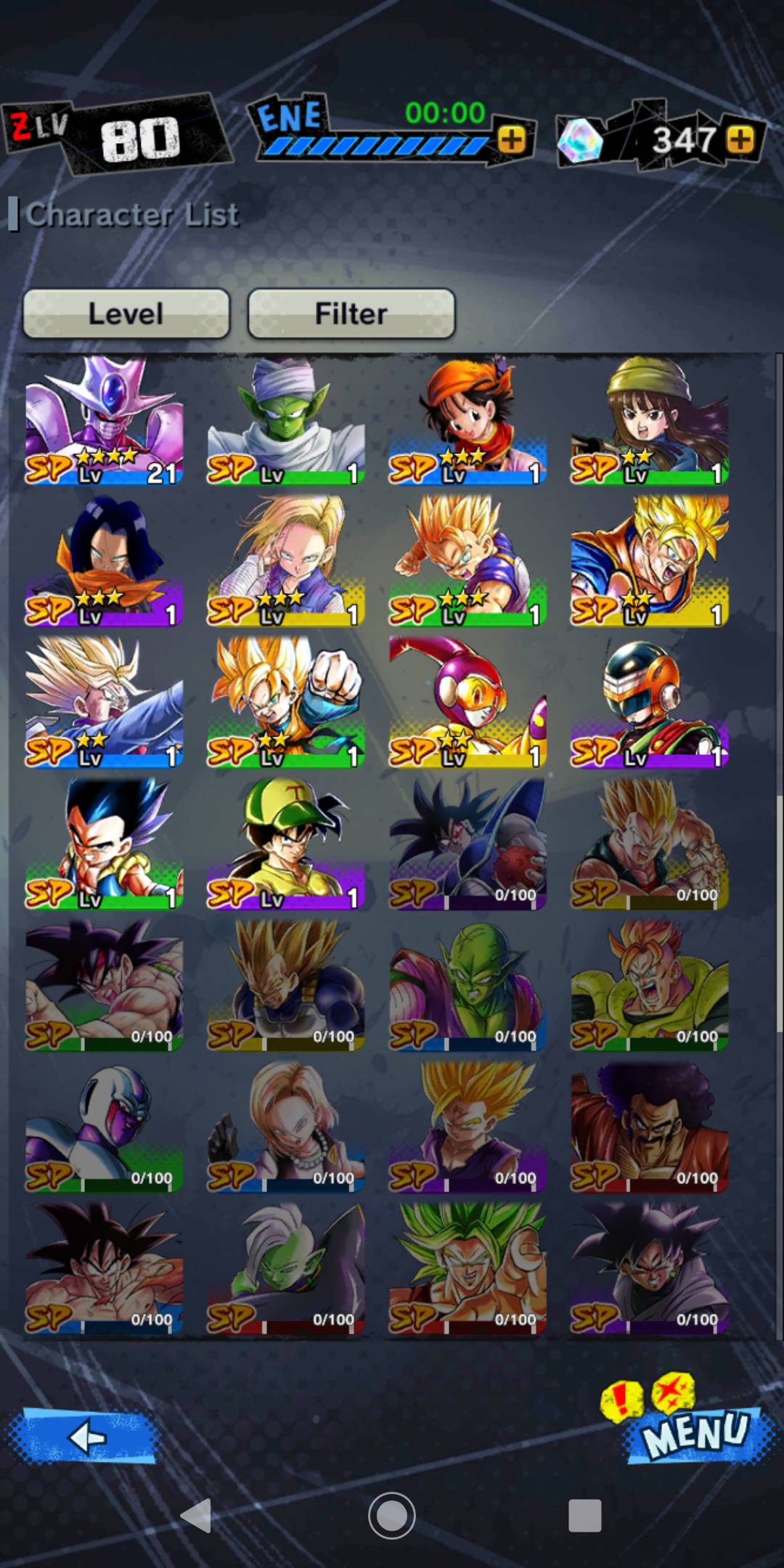Add more Chrono Crystals with the plus button
784x1568 pixels.
coord(740,139)
